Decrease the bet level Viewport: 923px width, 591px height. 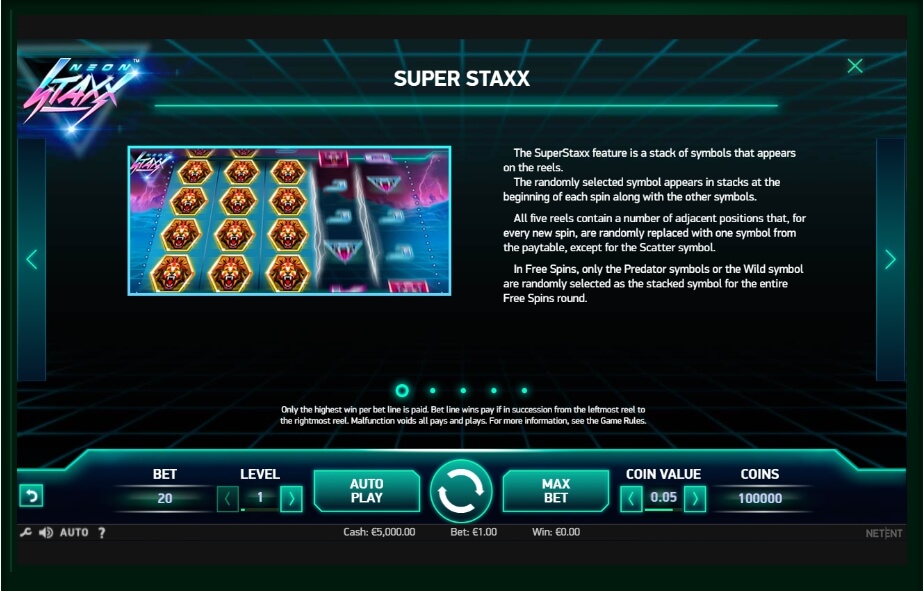point(228,498)
